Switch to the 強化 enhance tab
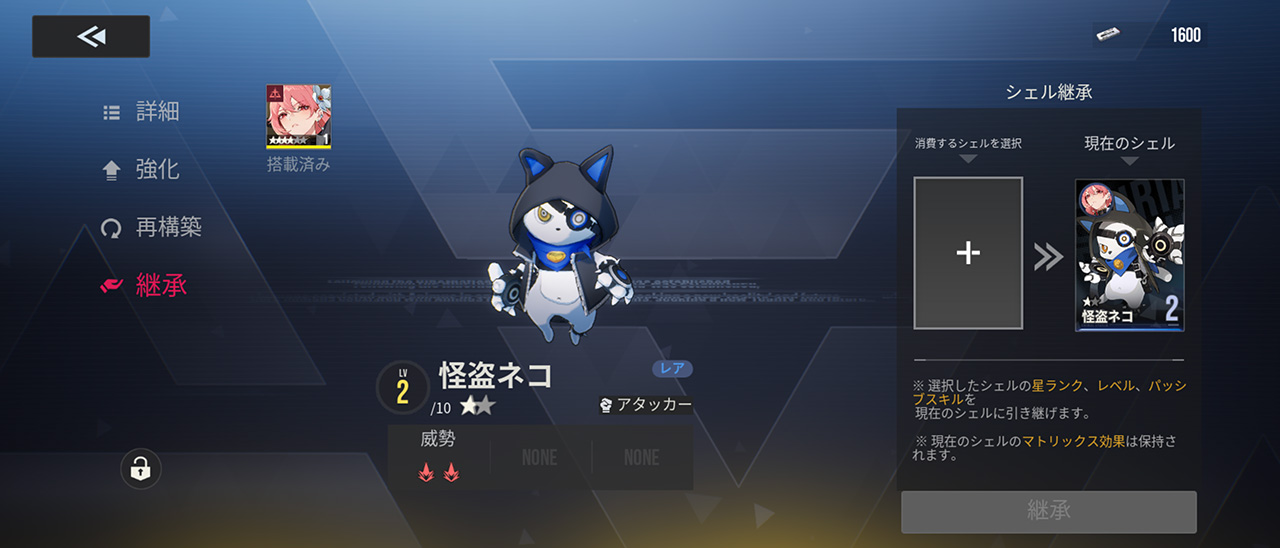 pyautogui.click(x=142, y=169)
